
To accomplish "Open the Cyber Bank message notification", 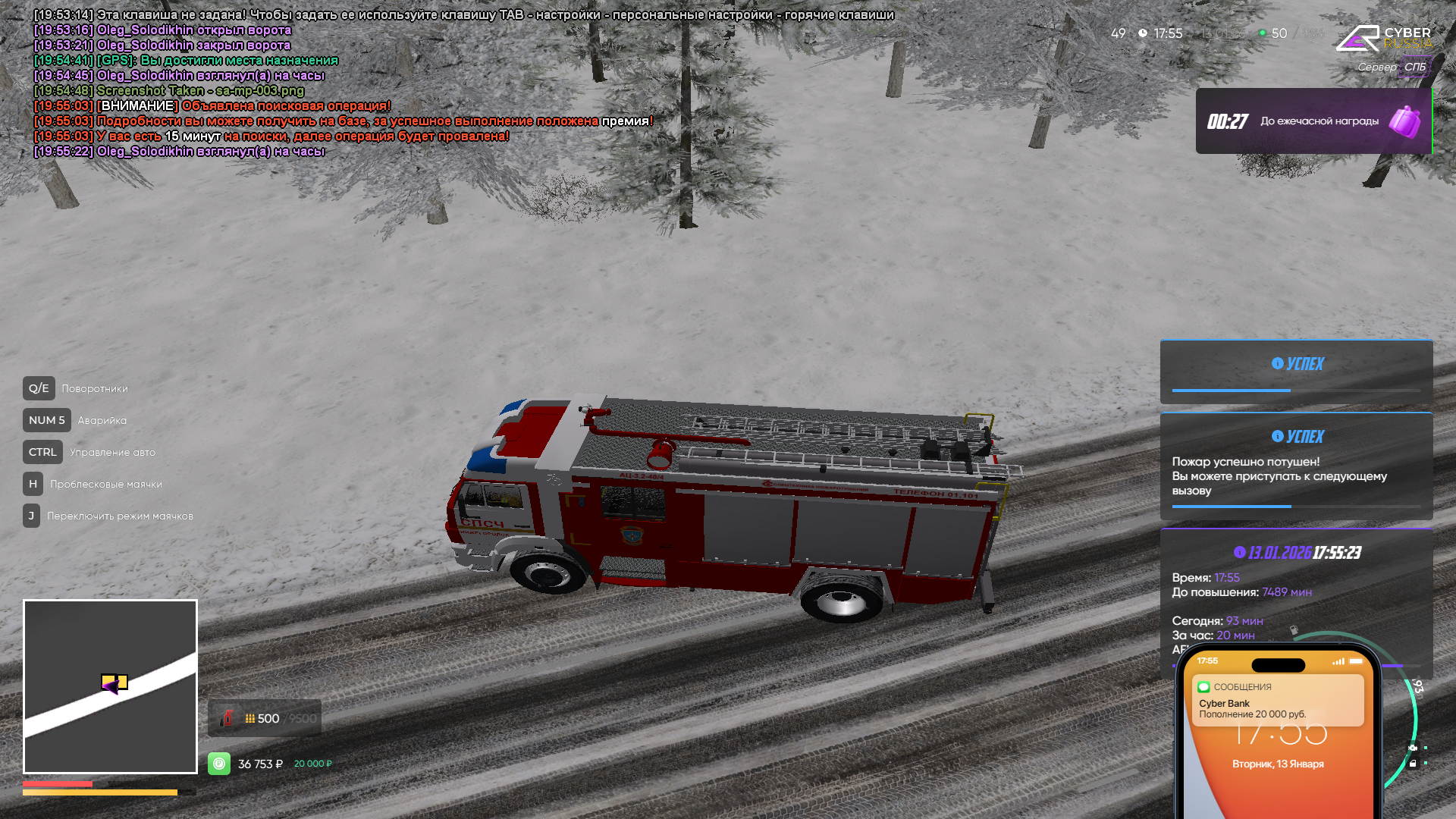I will click(x=1278, y=701).
